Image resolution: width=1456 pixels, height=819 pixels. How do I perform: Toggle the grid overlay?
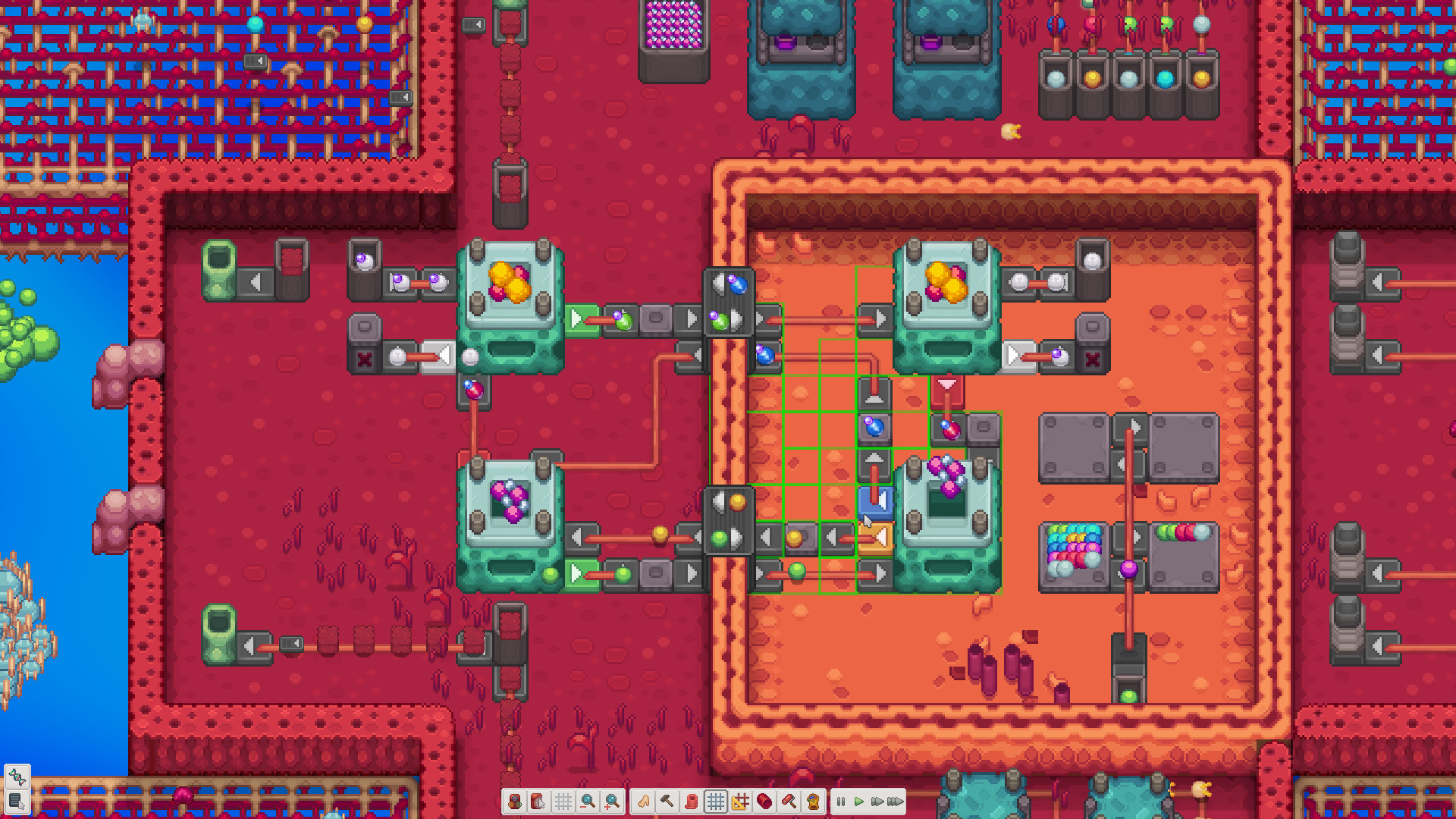click(x=717, y=802)
